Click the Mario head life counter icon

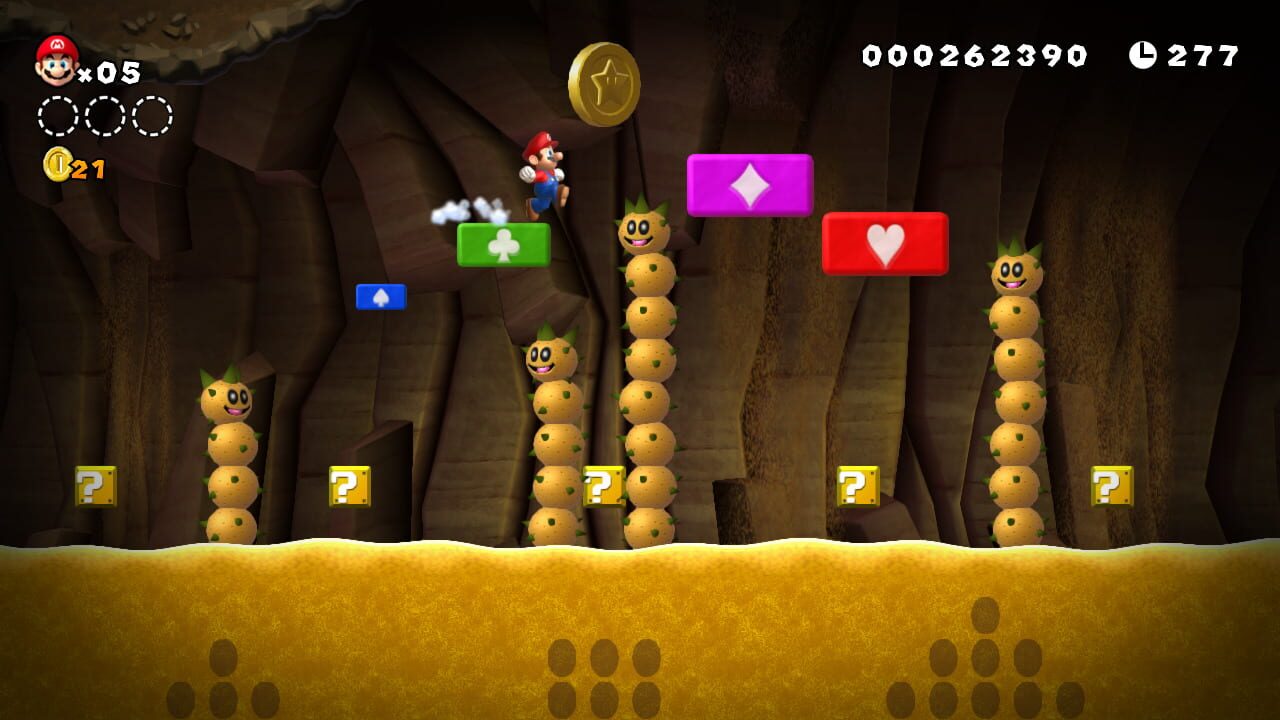pos(55,60)
